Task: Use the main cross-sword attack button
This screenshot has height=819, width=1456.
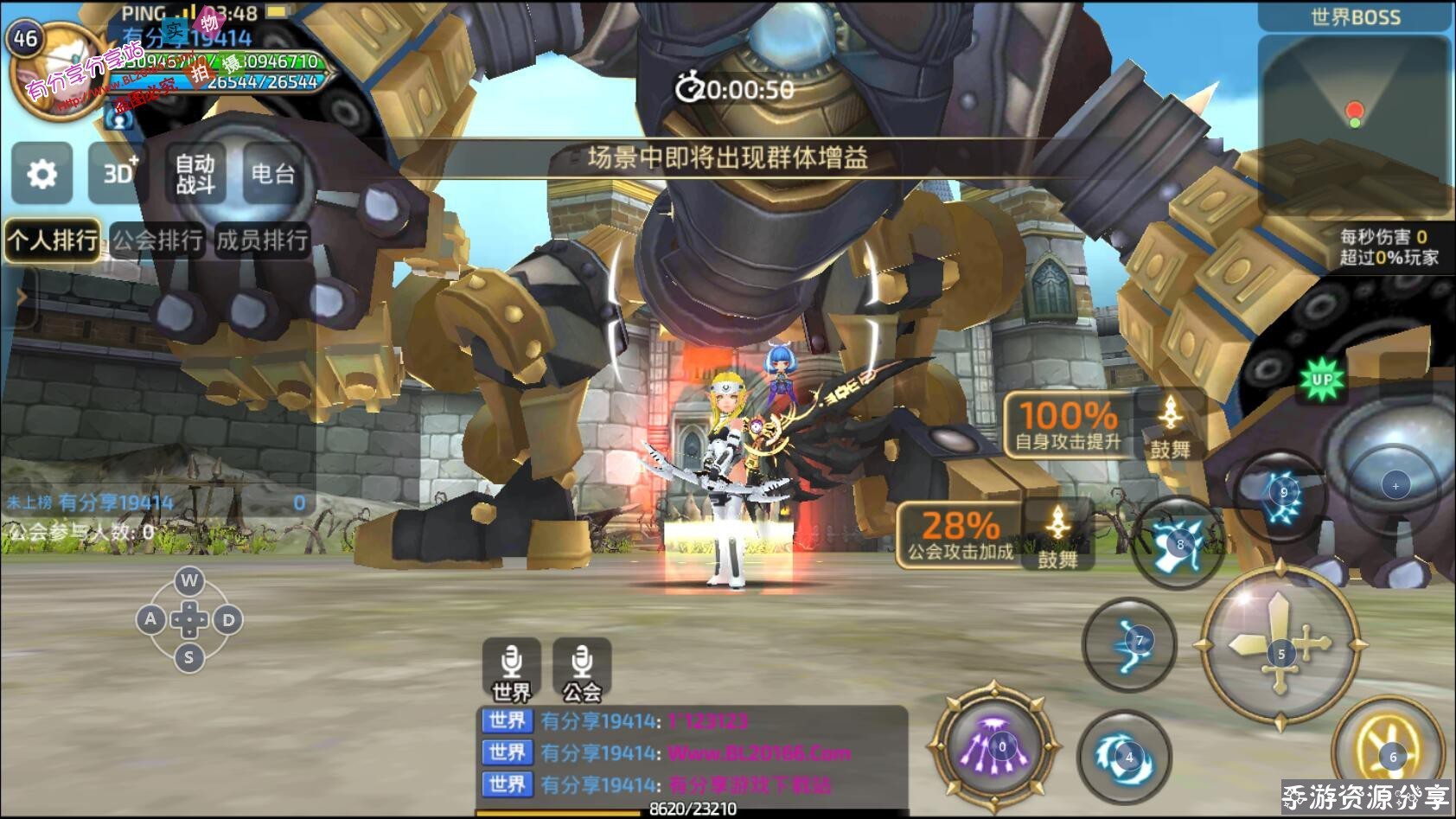Action: [x=1280, y=644]
